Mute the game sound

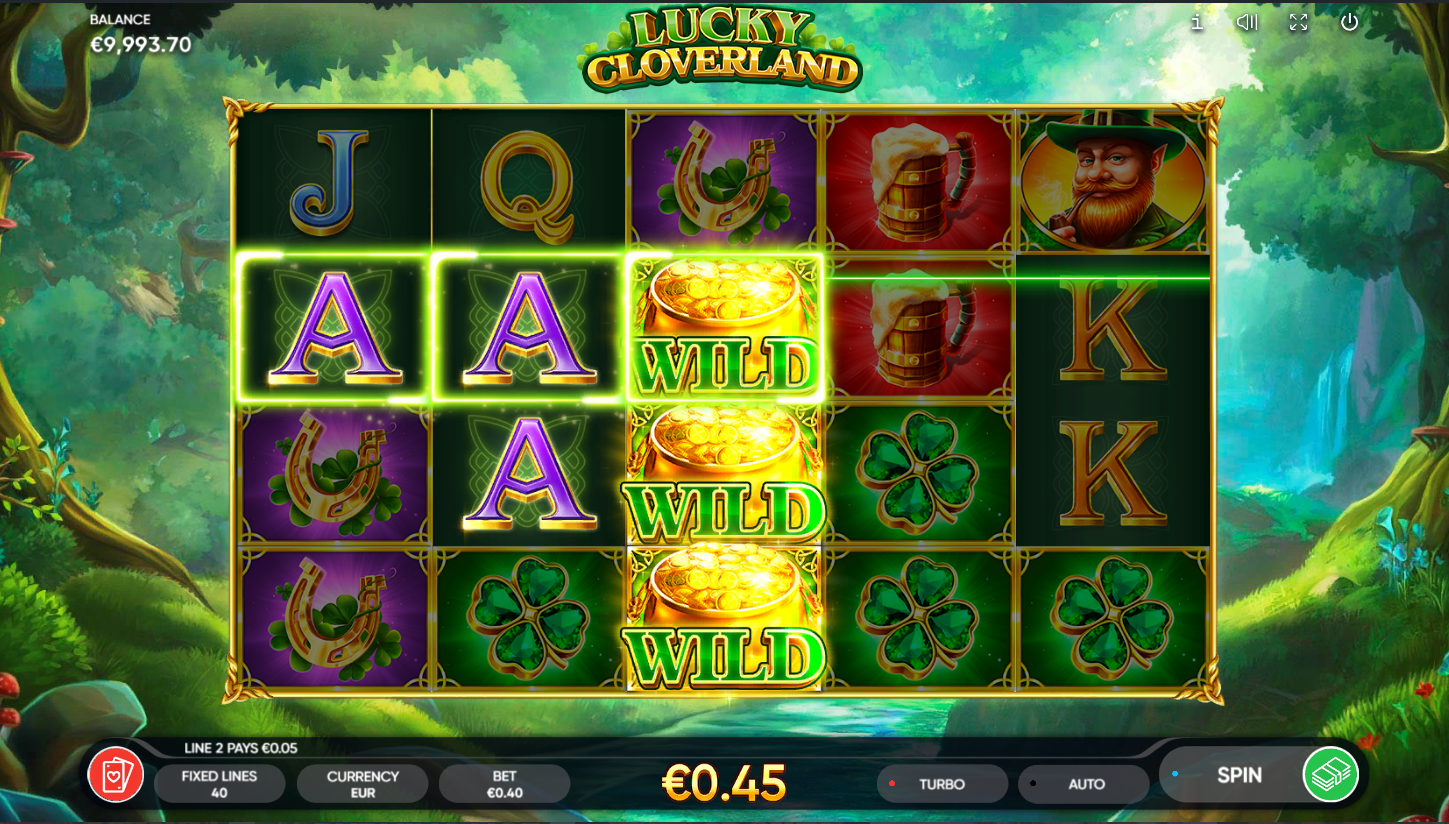tap(1246, 22)
